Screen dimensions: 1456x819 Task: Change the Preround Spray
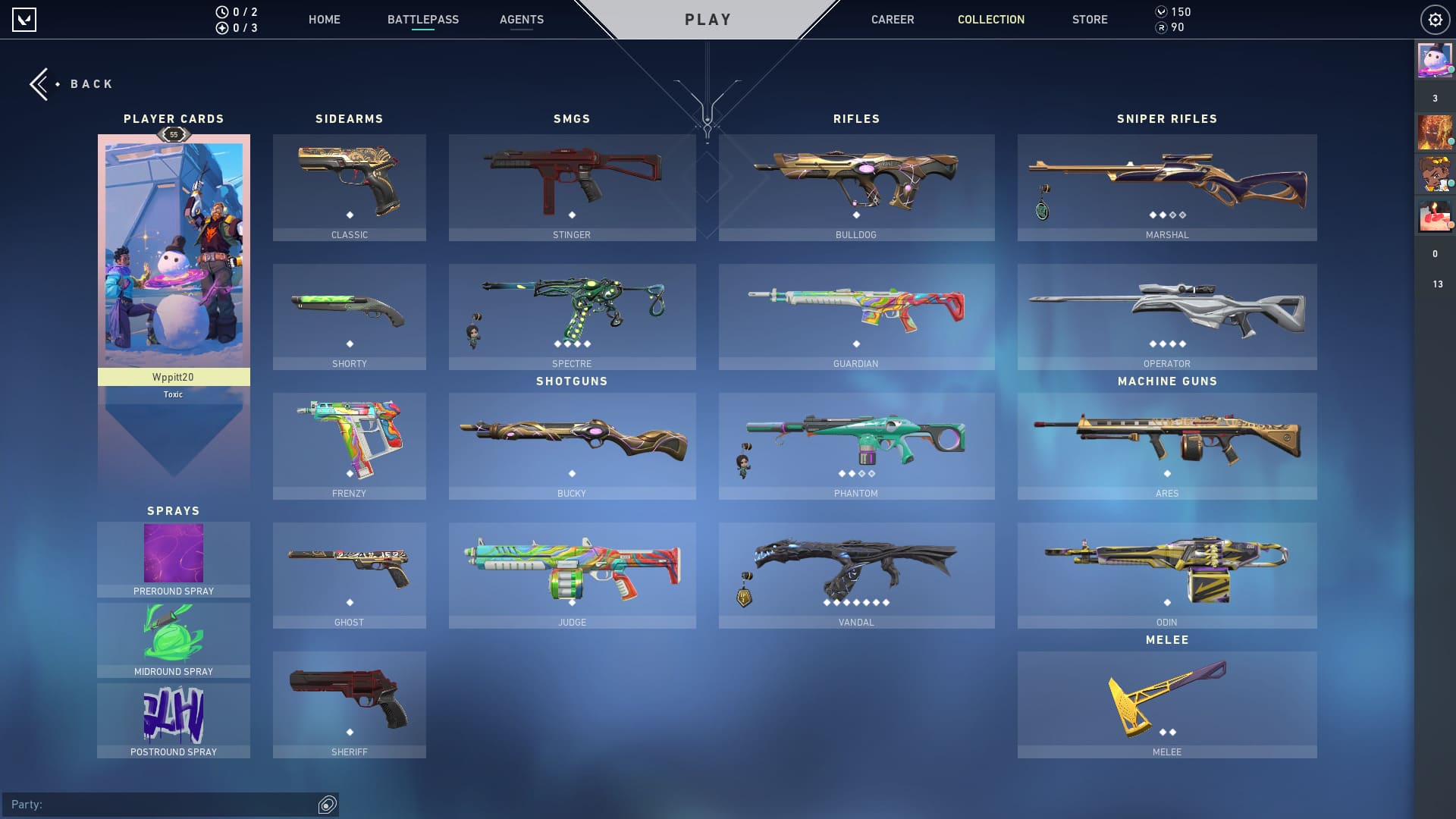click(x=174, y=560)
